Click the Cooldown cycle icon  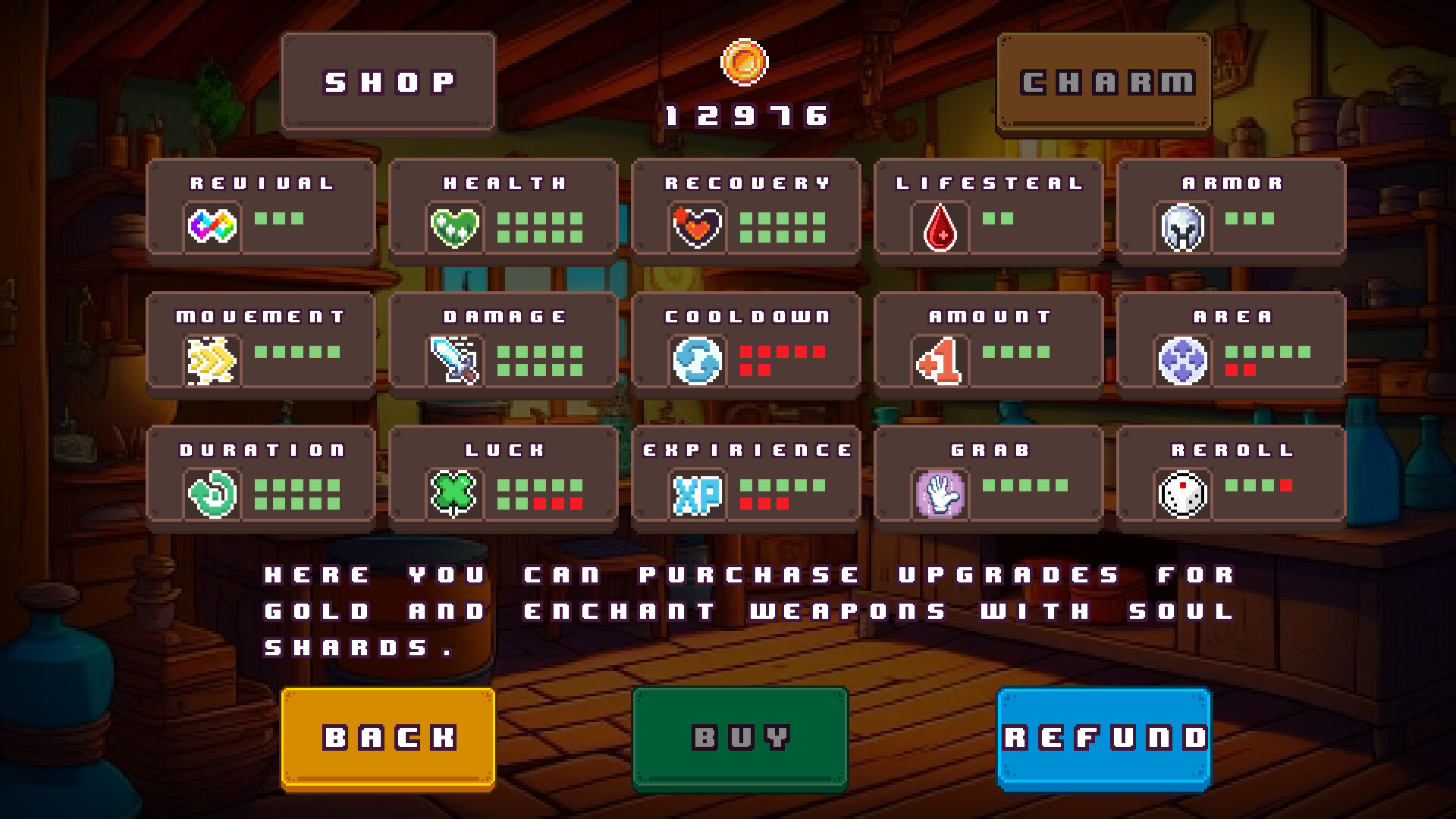(x=698, y=359)
